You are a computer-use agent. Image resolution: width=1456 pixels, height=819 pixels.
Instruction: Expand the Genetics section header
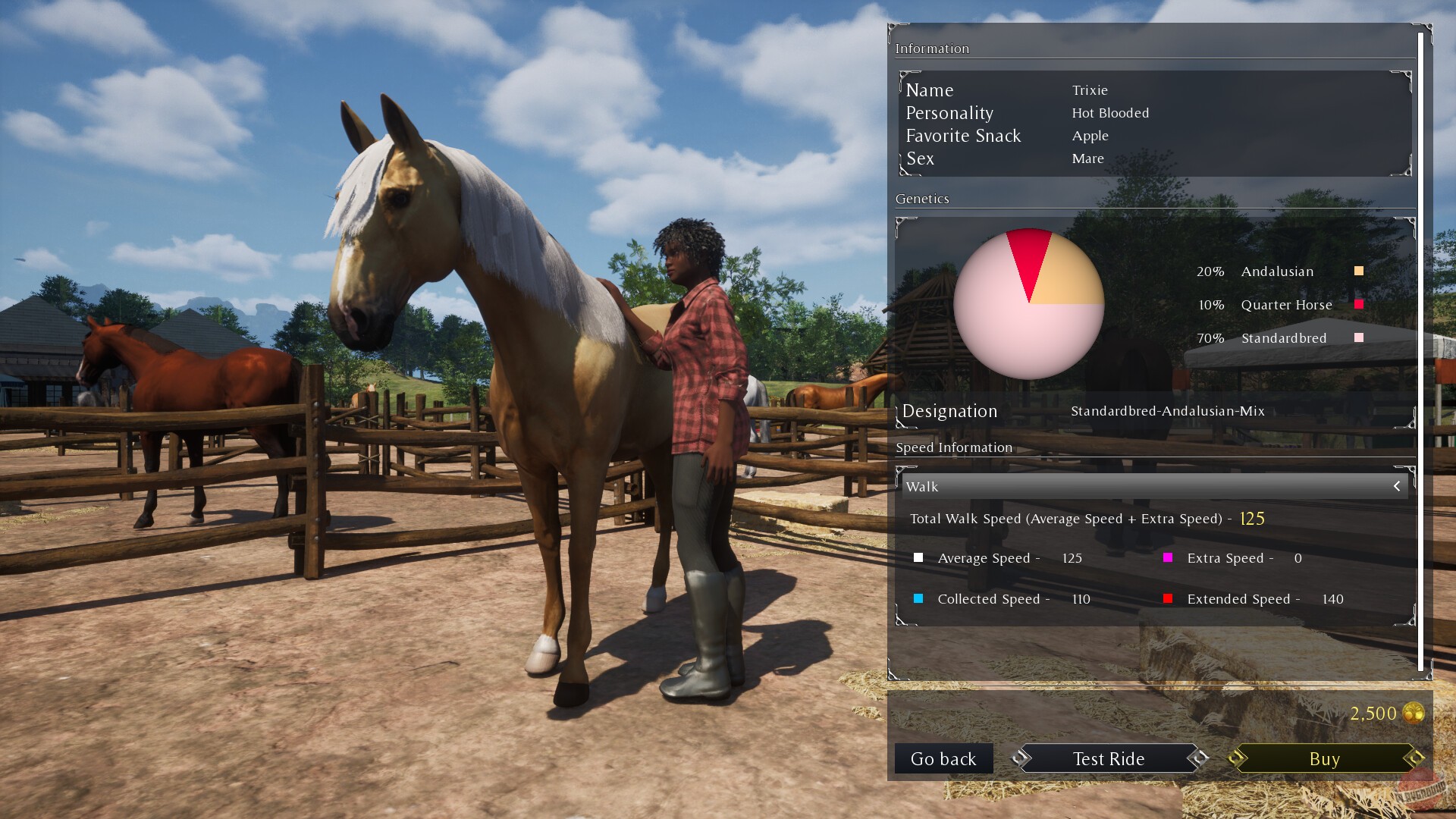click(922, 199)
